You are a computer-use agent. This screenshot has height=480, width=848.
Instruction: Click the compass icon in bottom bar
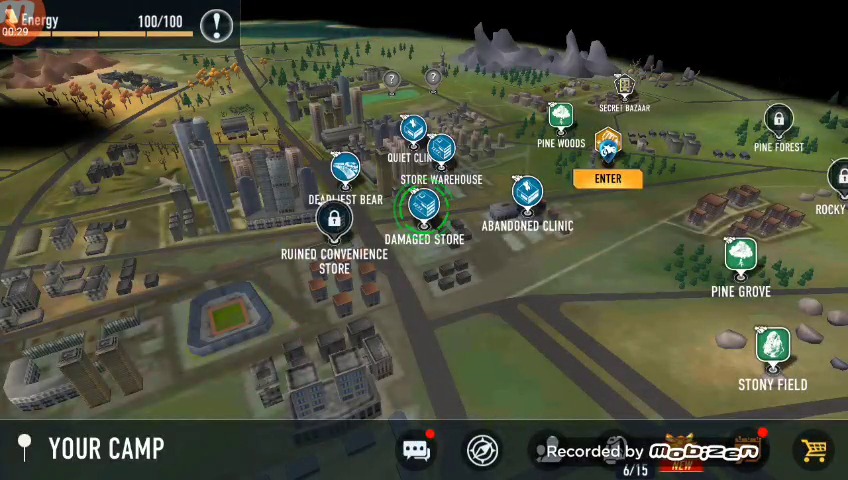coord(483,449)
